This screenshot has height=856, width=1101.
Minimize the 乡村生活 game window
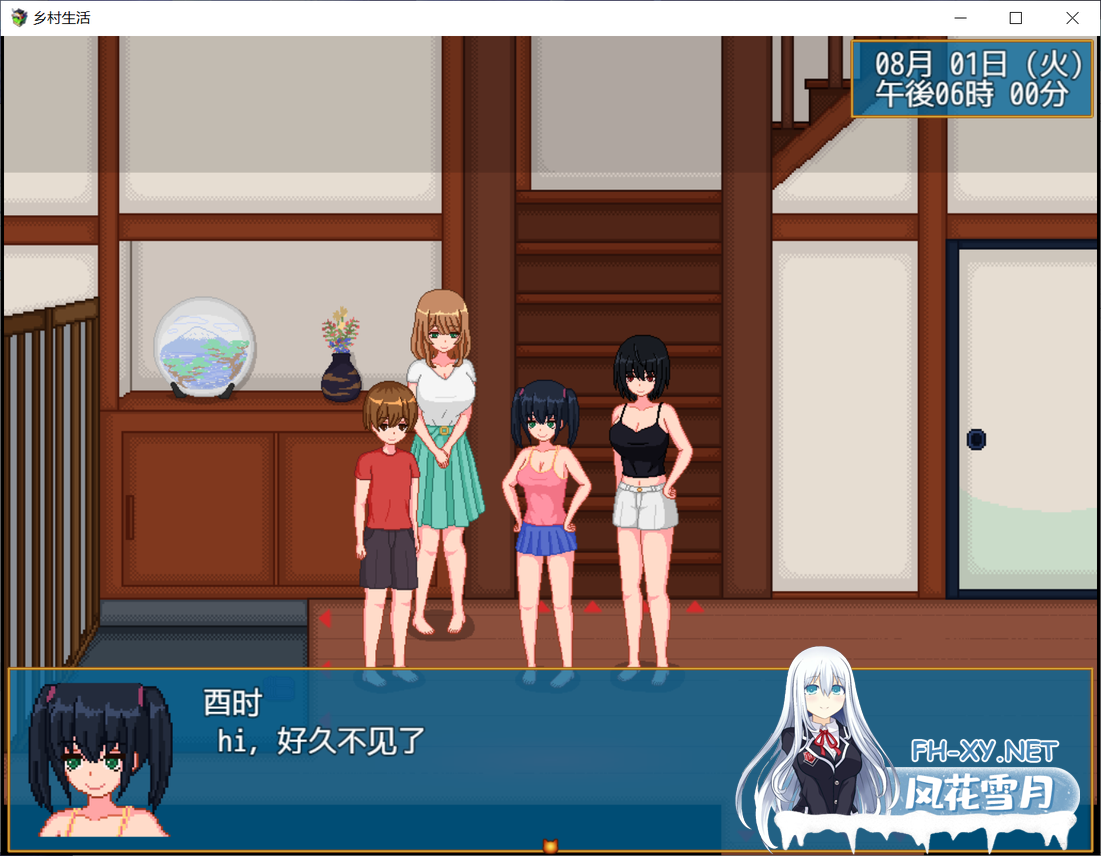[x=960, y=18]
